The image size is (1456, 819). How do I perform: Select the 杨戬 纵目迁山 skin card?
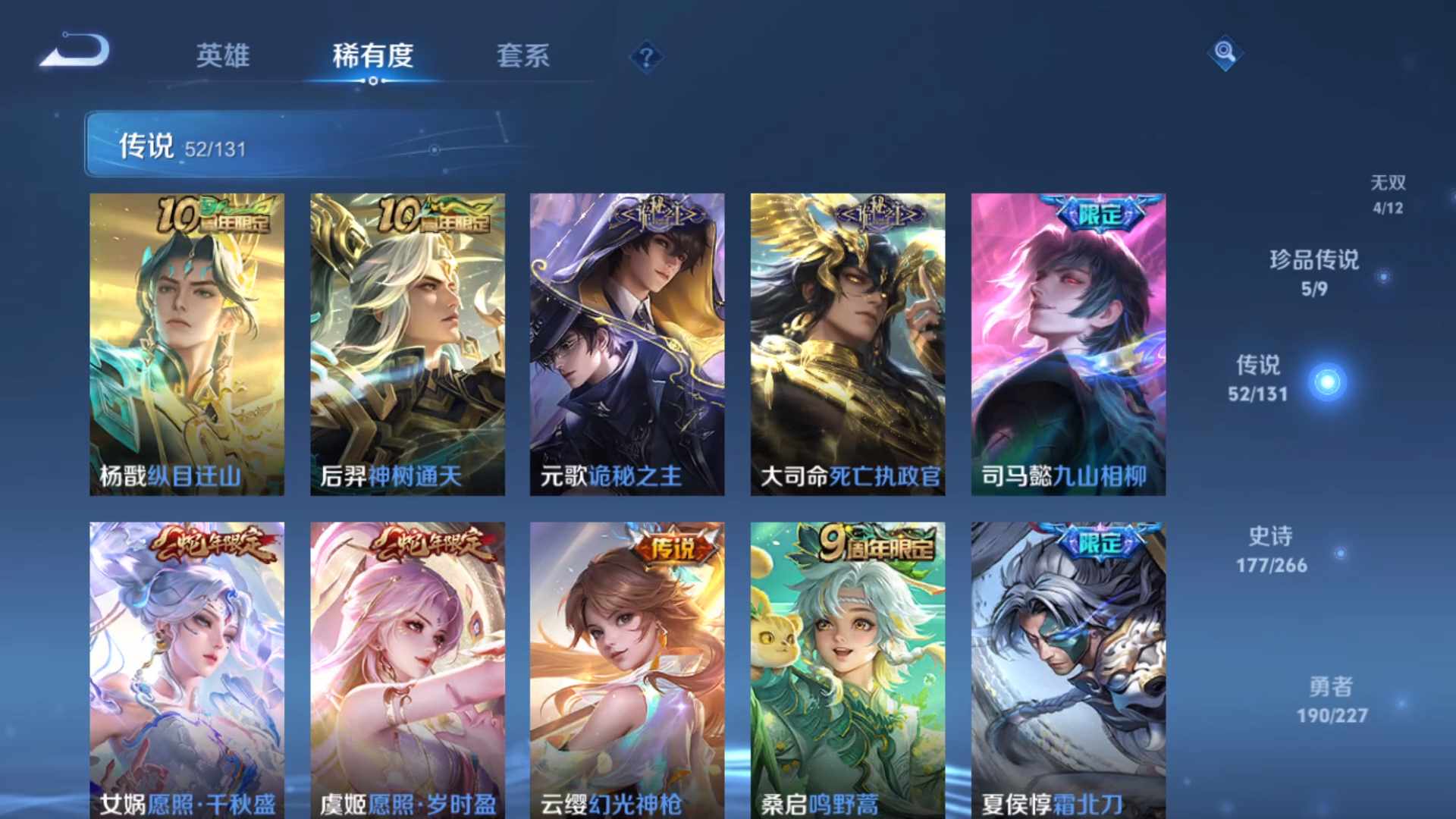coord(186,341)
